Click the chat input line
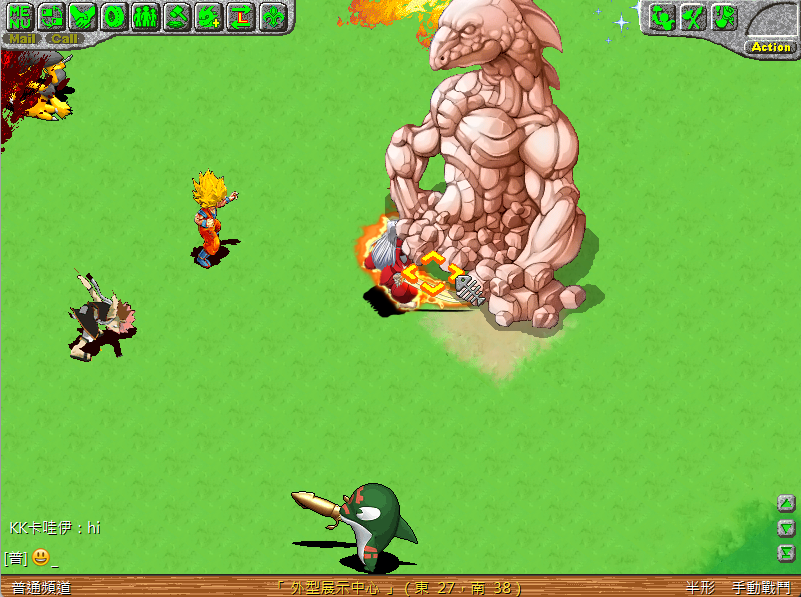 point(300,558)
